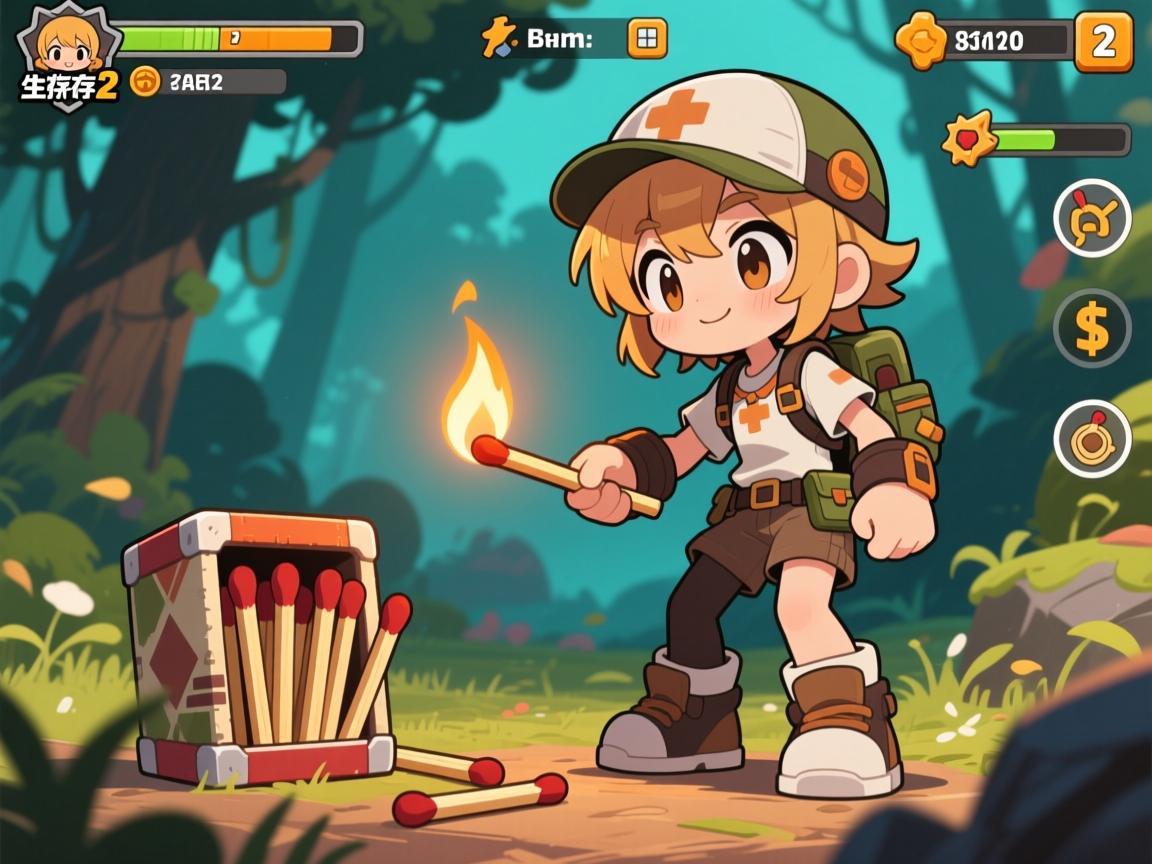
Task: Open the dollar sign shop button
Action: [1092, 329]
